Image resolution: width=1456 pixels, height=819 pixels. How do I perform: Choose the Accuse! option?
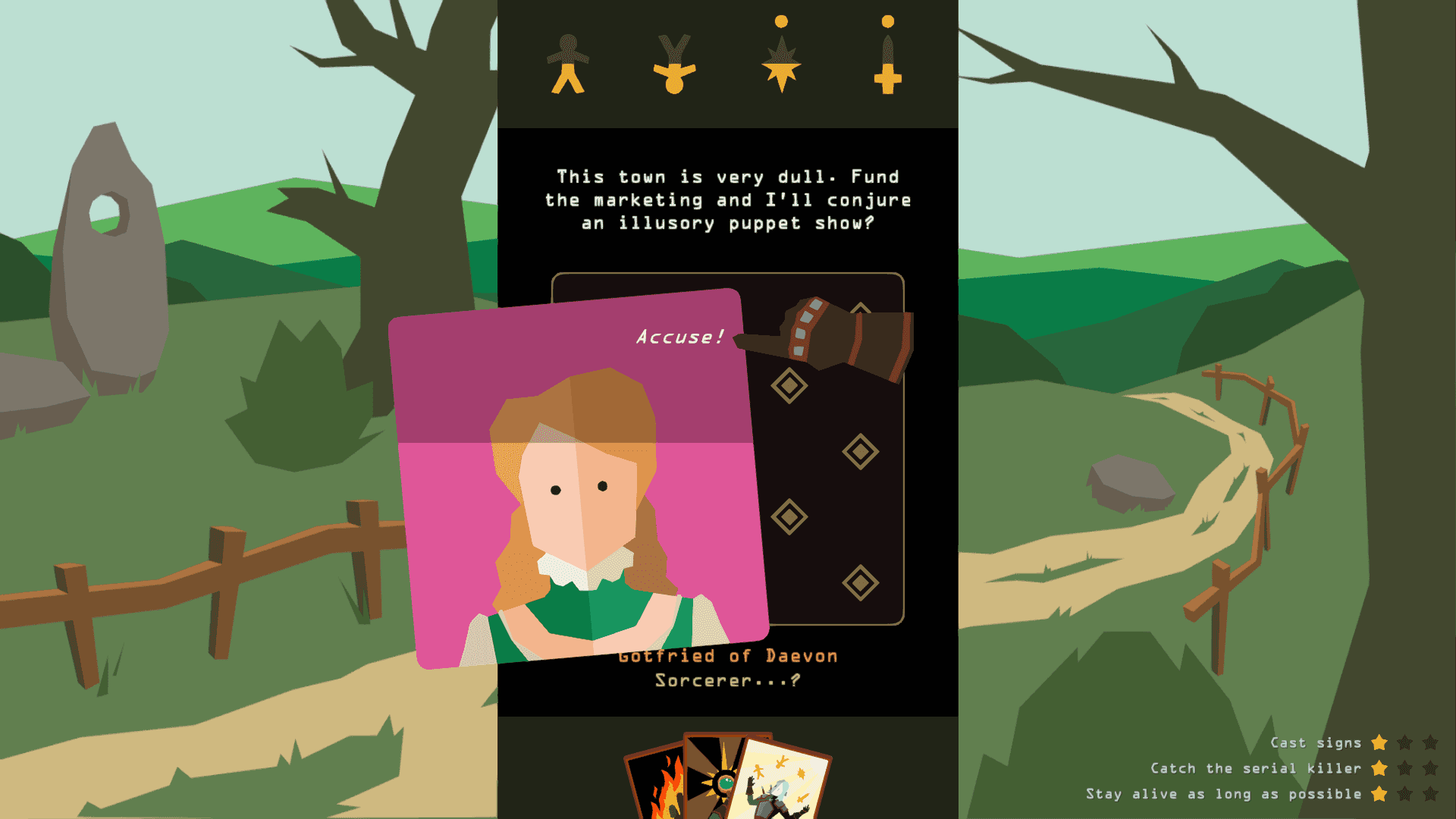[680, 337]
